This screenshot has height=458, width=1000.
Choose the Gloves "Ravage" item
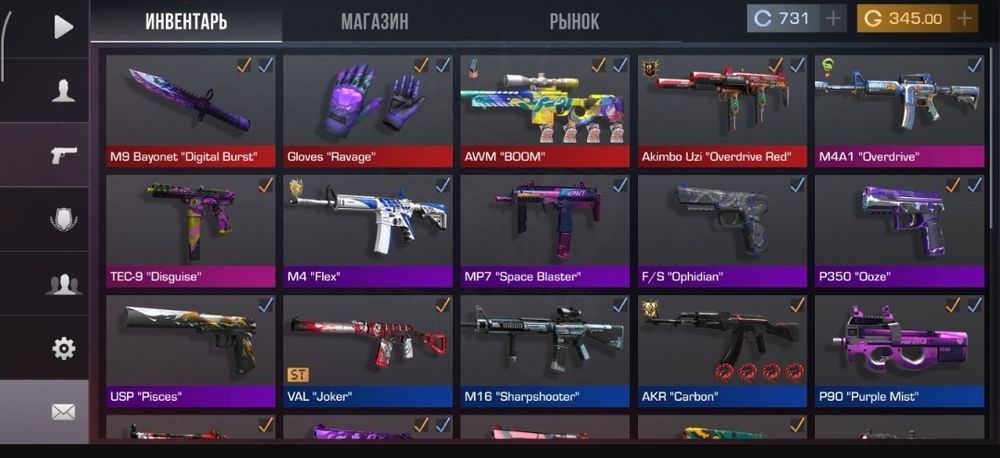(367, 110)
